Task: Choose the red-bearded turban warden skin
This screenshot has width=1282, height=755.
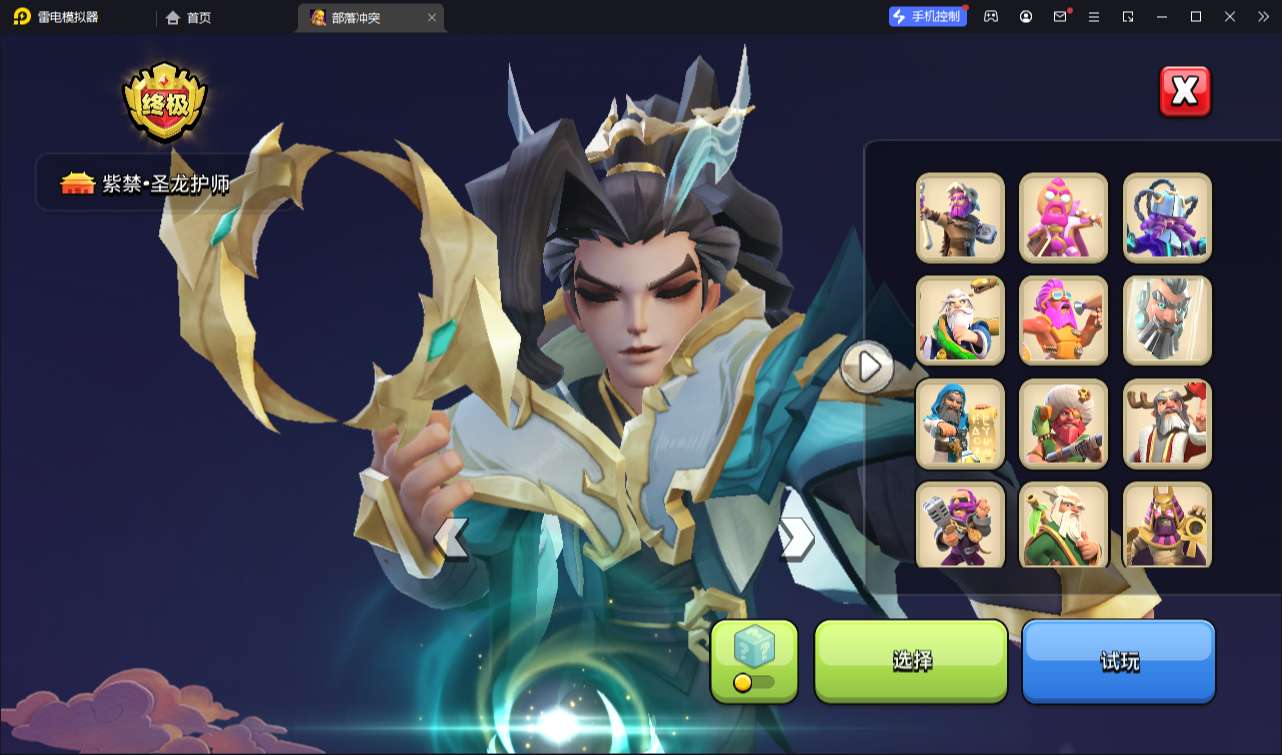Action: pos(1063,424)
